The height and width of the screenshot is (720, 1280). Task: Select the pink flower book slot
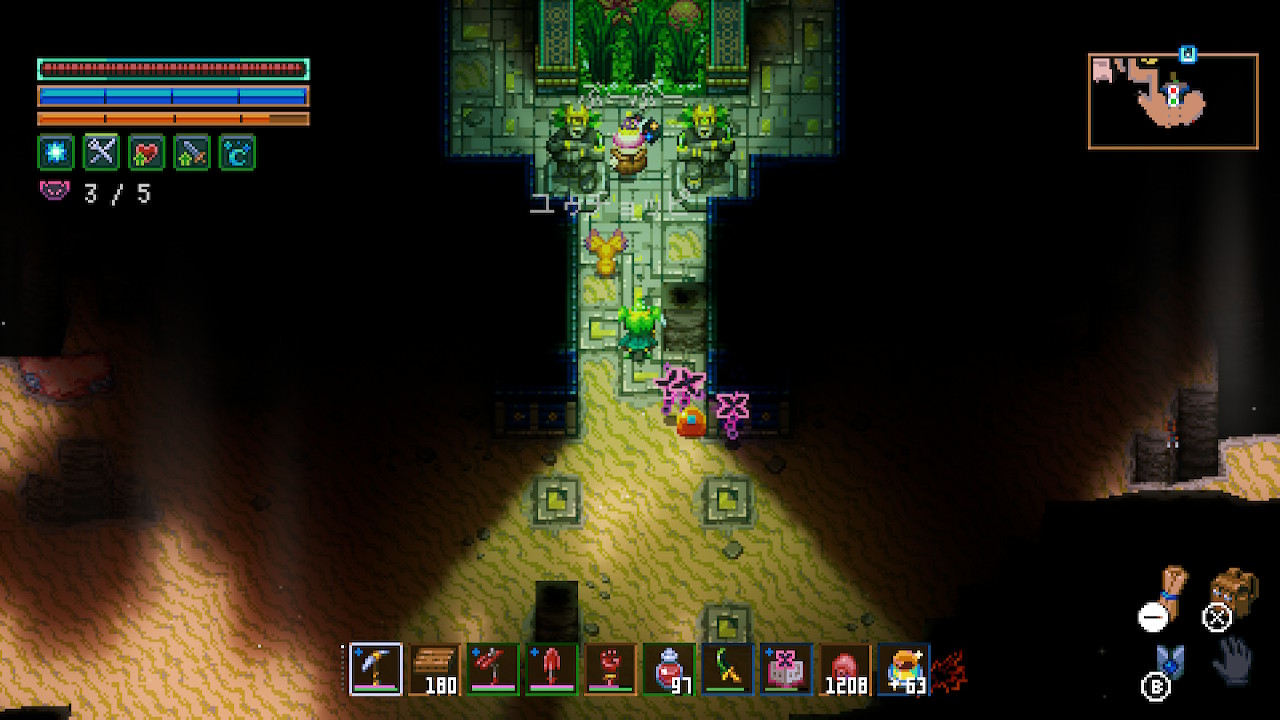coord(784,668)
